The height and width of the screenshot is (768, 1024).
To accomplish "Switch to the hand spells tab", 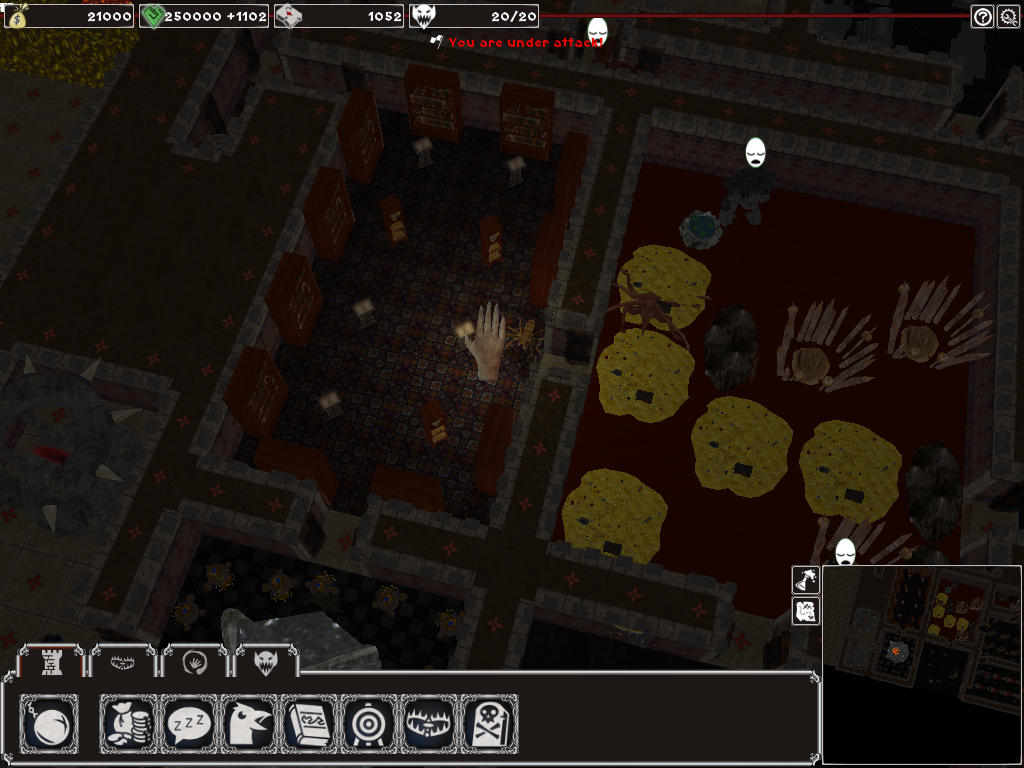I will pyautogui.click(x=195, y=661).
